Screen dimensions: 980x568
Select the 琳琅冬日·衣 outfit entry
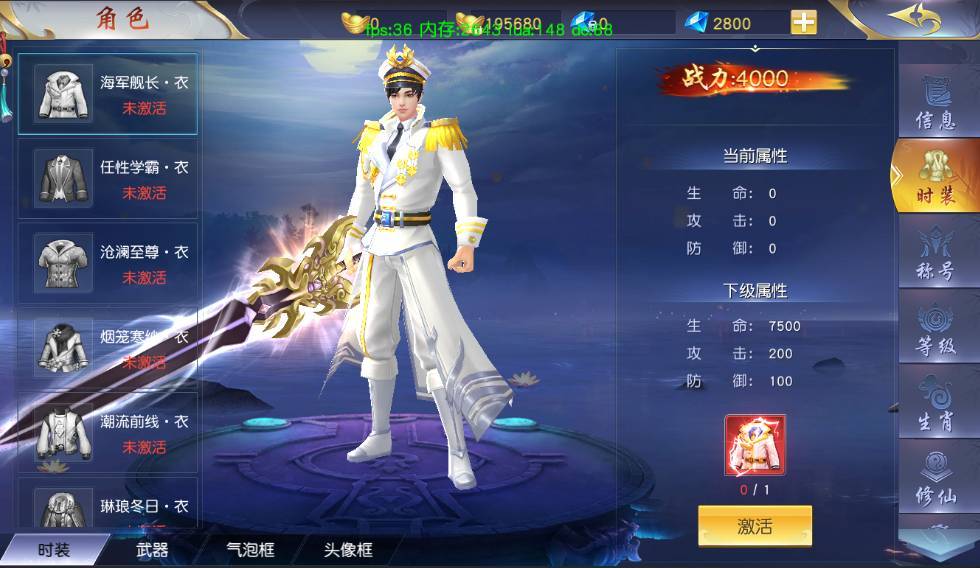coord(108,508)
